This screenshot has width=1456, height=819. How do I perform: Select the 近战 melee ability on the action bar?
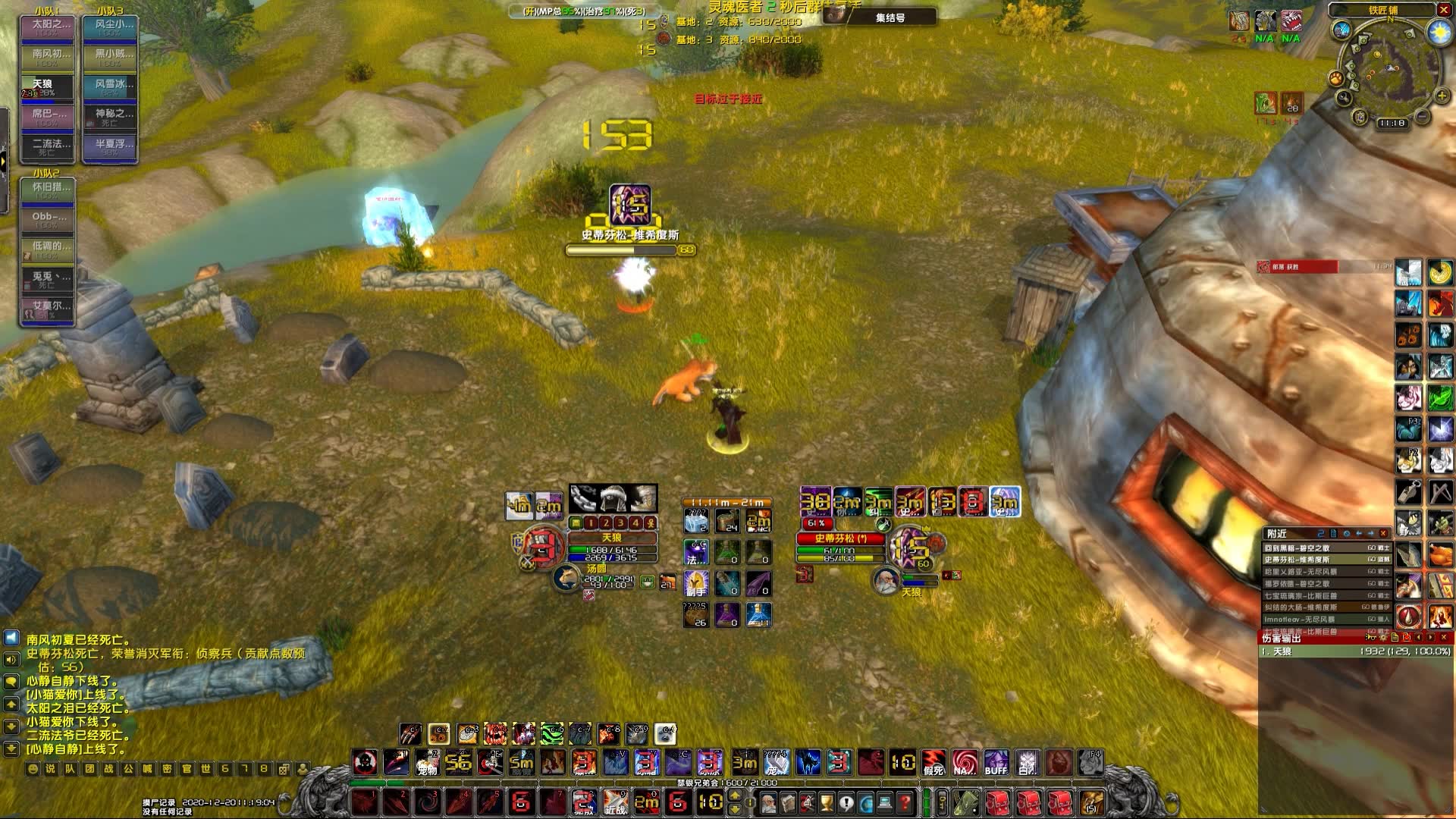pos(615,803)
